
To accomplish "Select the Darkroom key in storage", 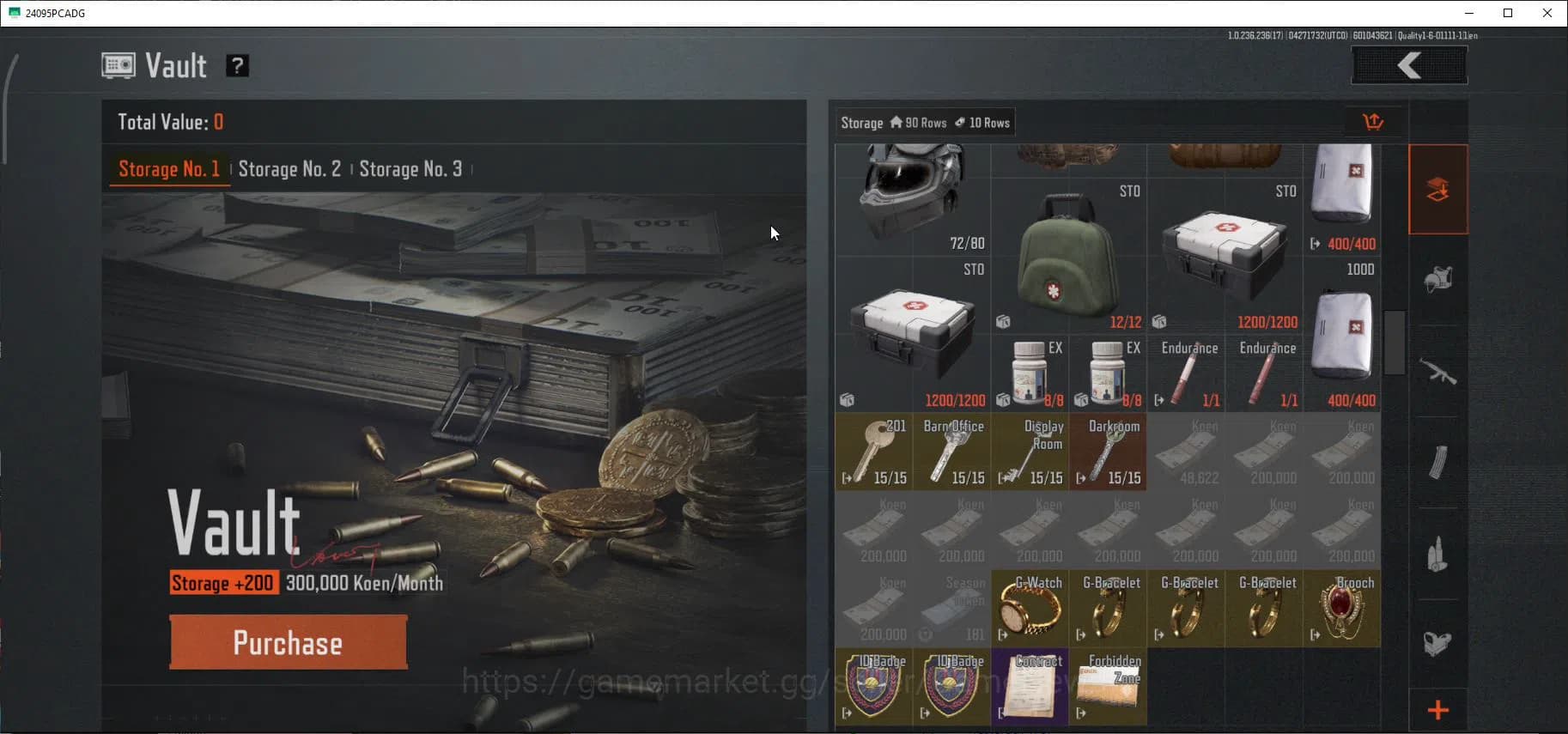I will [1109, 451].
